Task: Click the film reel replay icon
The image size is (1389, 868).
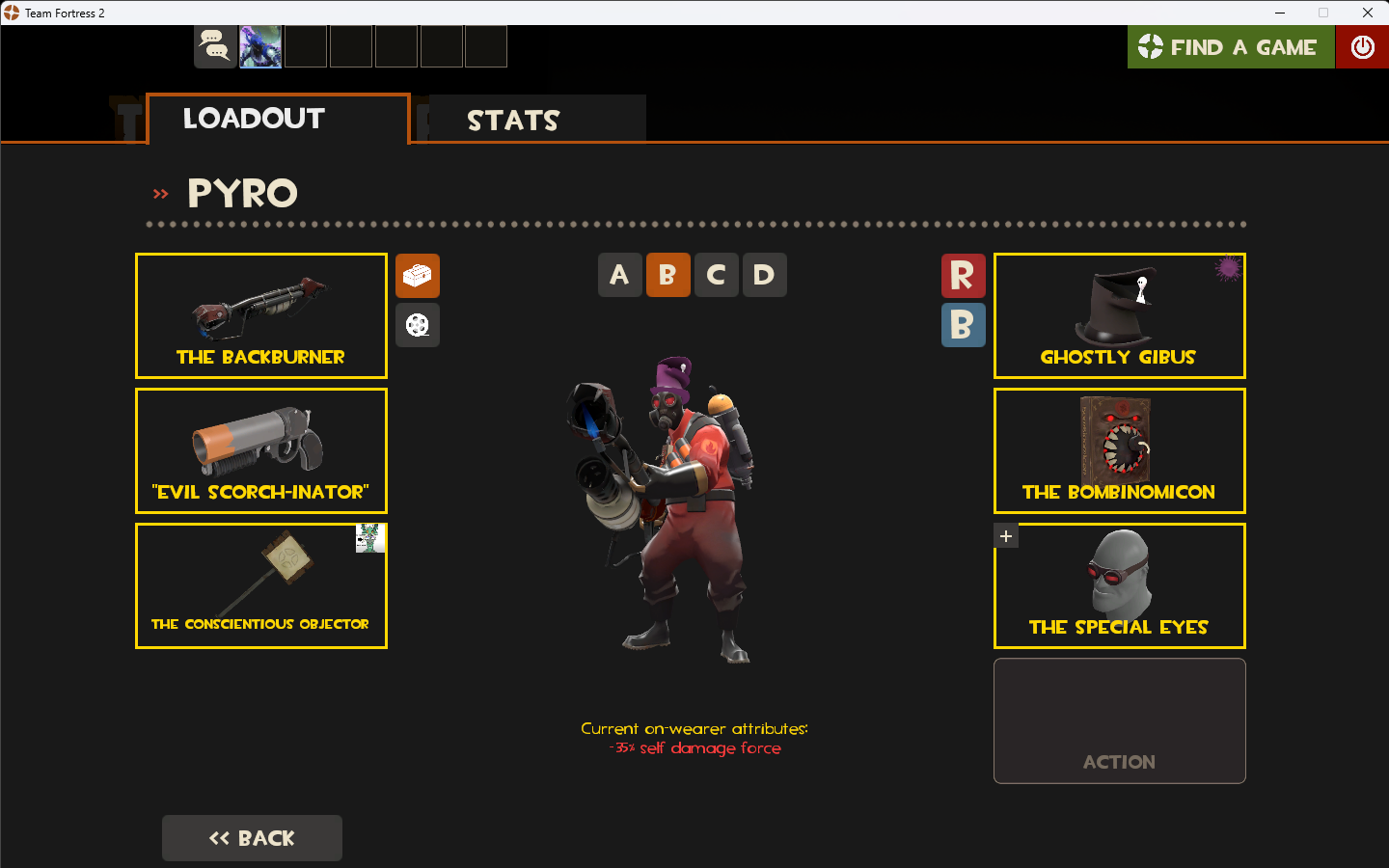Action: (x=418, y=325)
